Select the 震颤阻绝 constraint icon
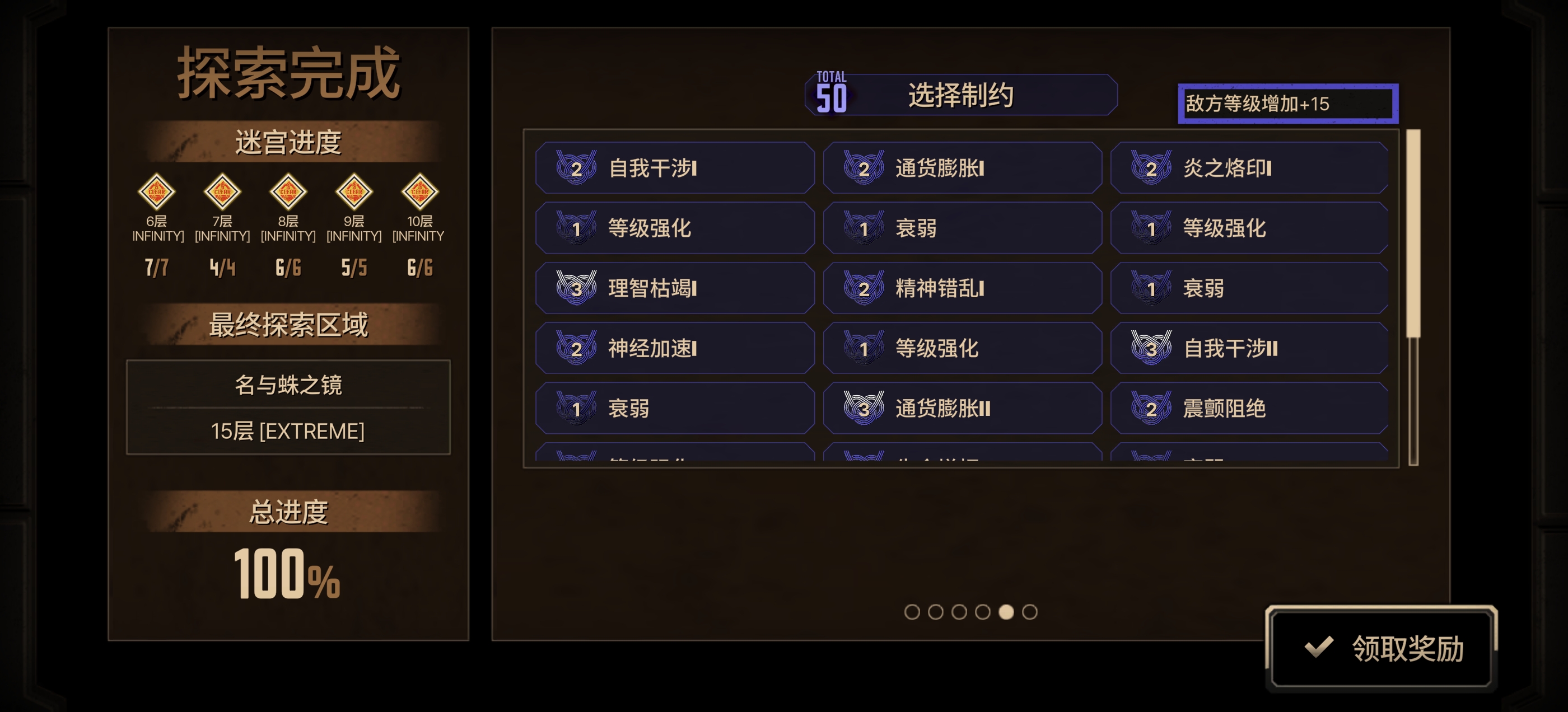Screen dimensions: 1568x712 (x=1150, y=408)
